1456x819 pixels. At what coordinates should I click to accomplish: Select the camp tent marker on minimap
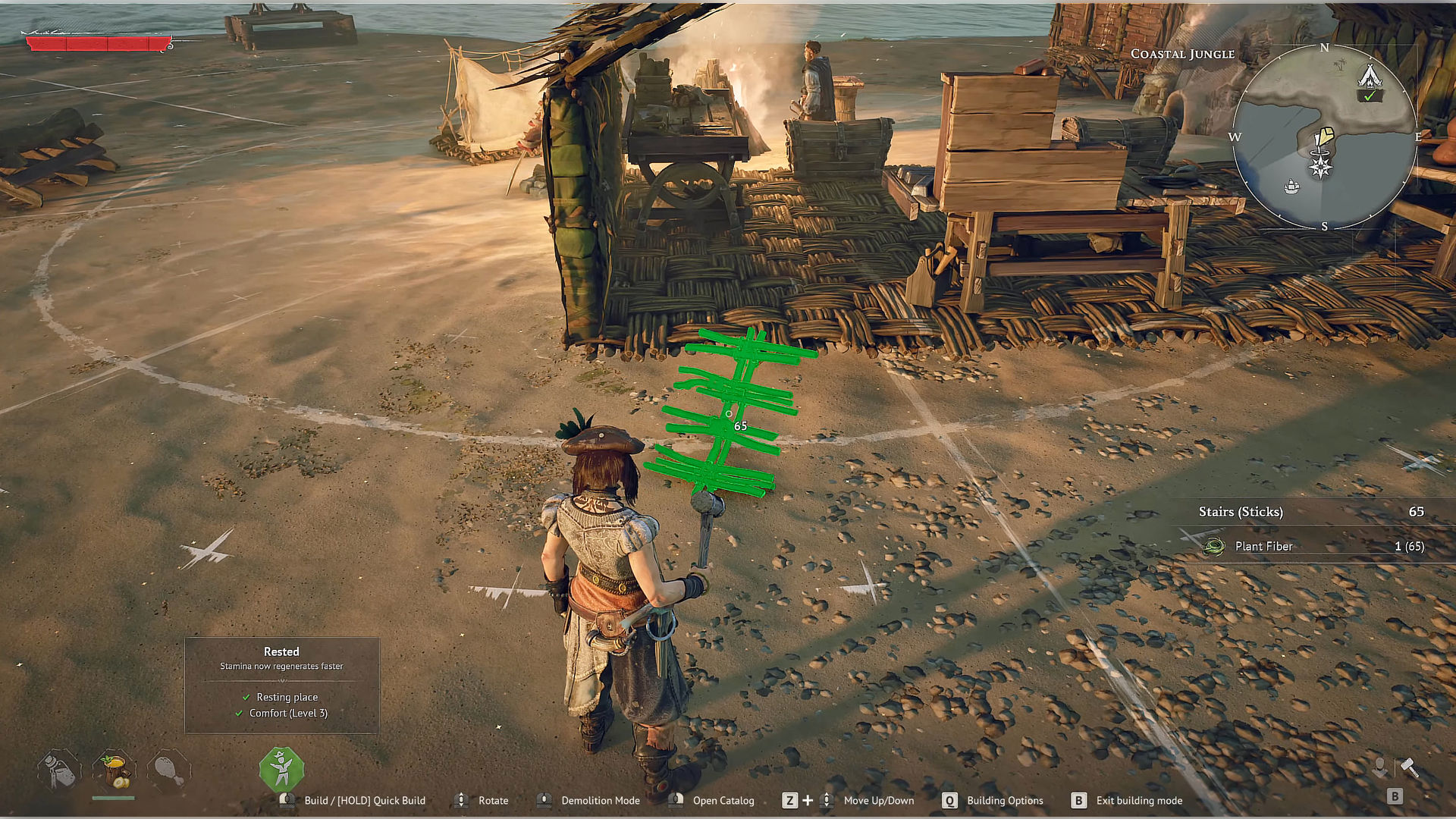click(x=1369, y=77)
